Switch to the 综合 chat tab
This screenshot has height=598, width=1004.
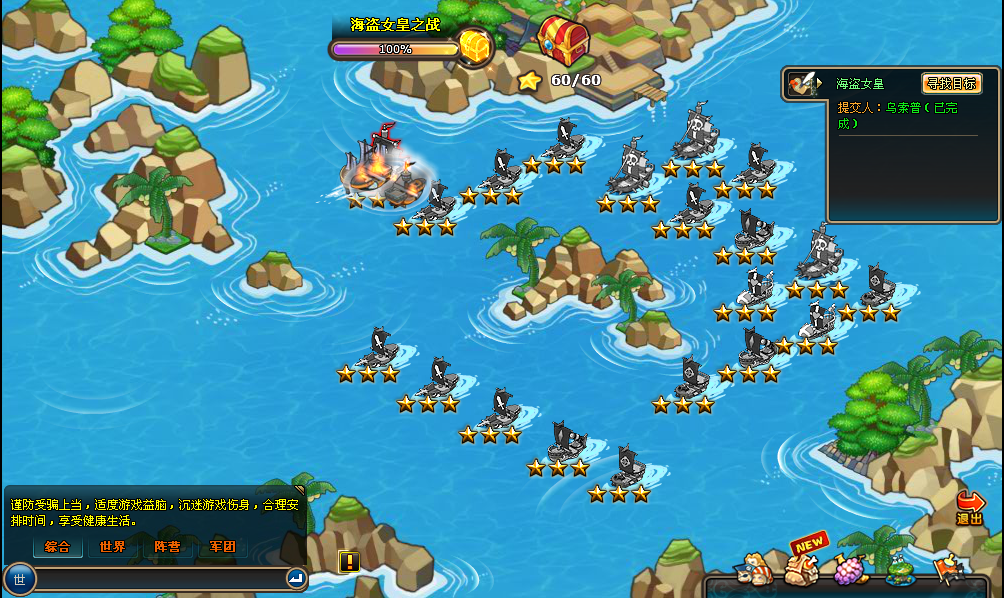coord(57,547)
